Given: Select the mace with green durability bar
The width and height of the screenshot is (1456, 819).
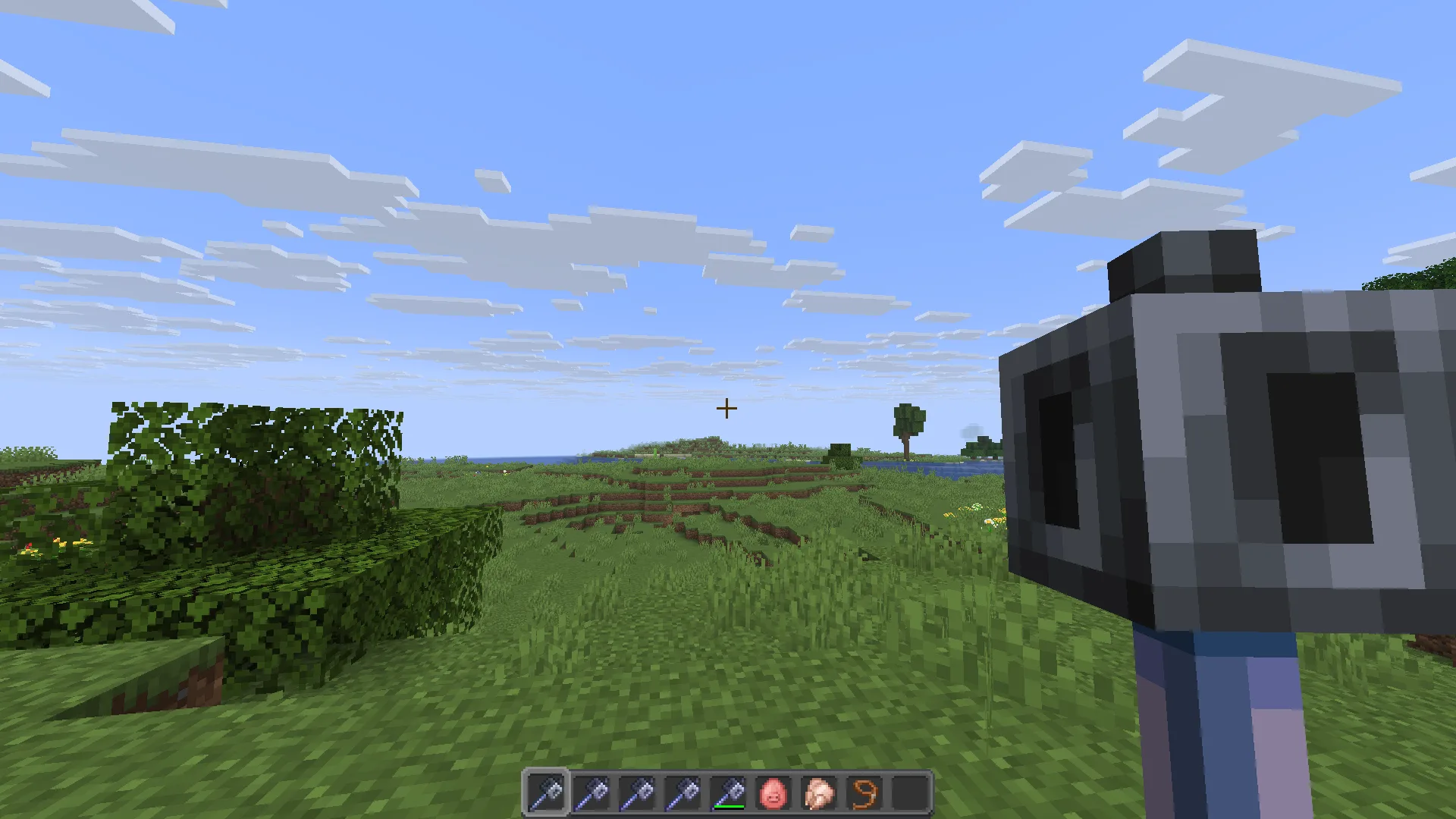Looking at the screenshot, I should [728, 793].
